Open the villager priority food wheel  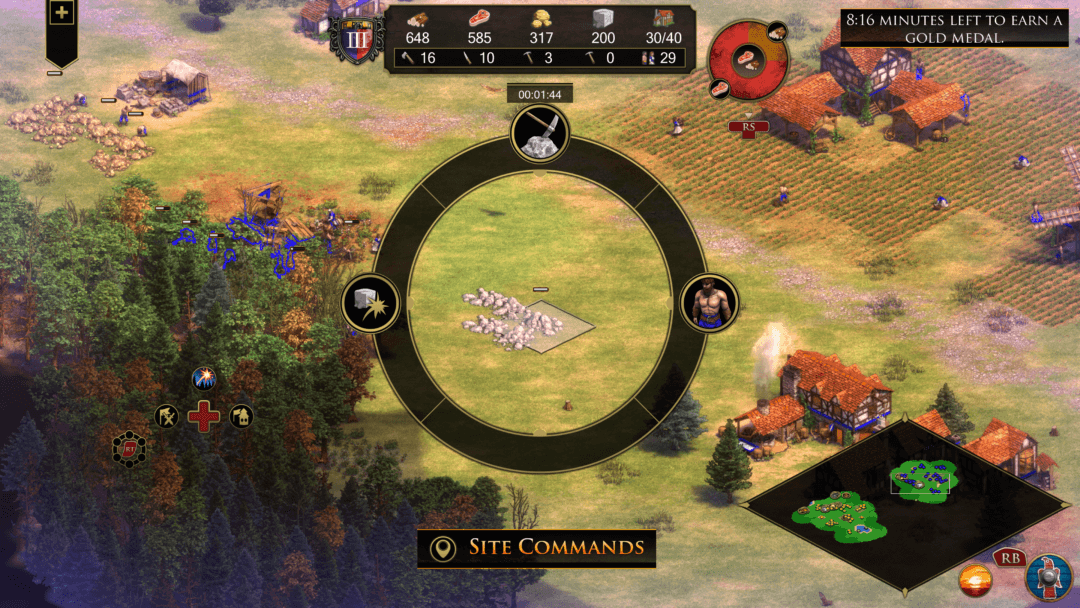[x=748, y=60]
